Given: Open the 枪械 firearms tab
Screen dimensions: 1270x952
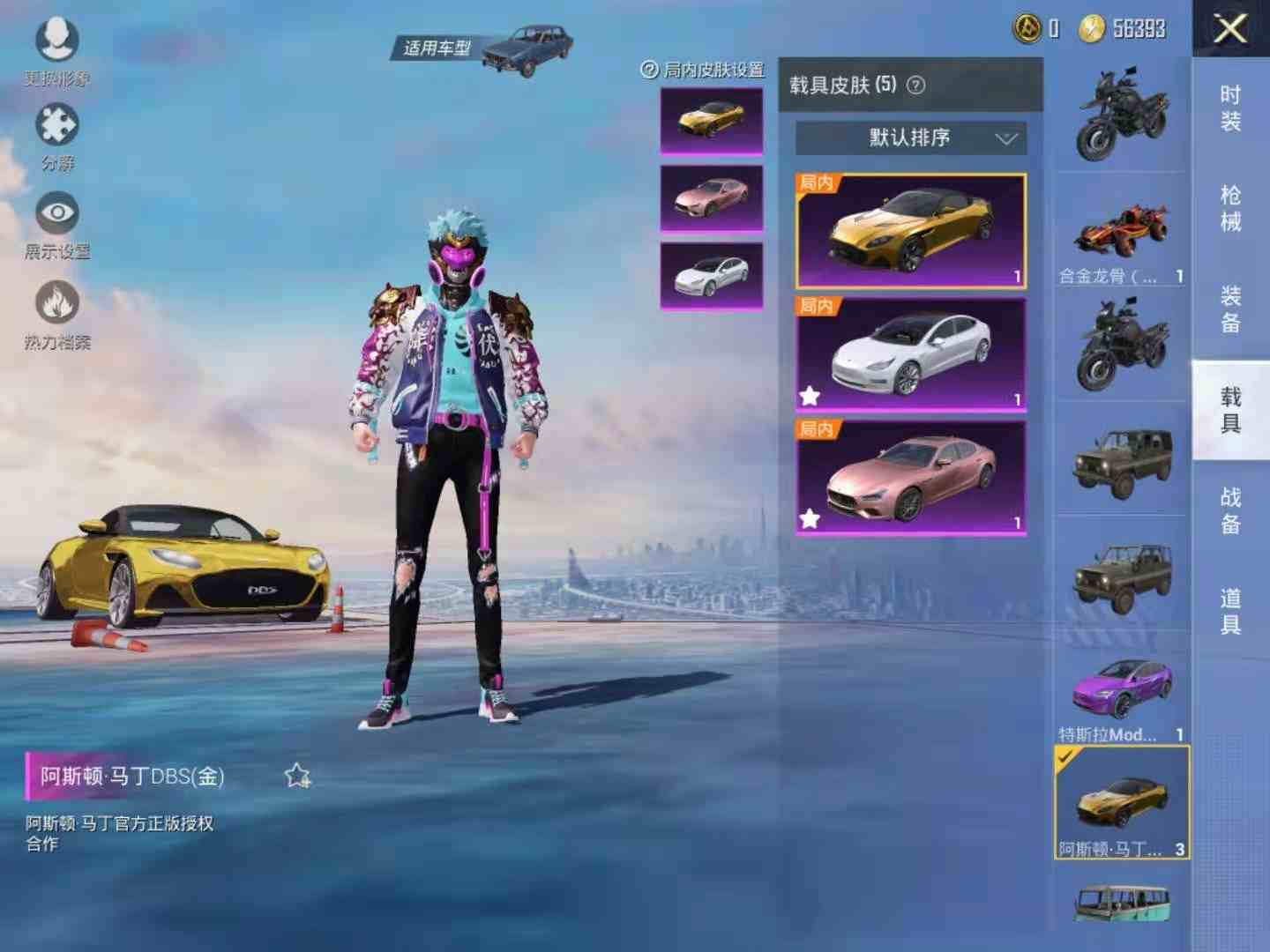Looking at the screenshot, I should [x=1230, y=208].
